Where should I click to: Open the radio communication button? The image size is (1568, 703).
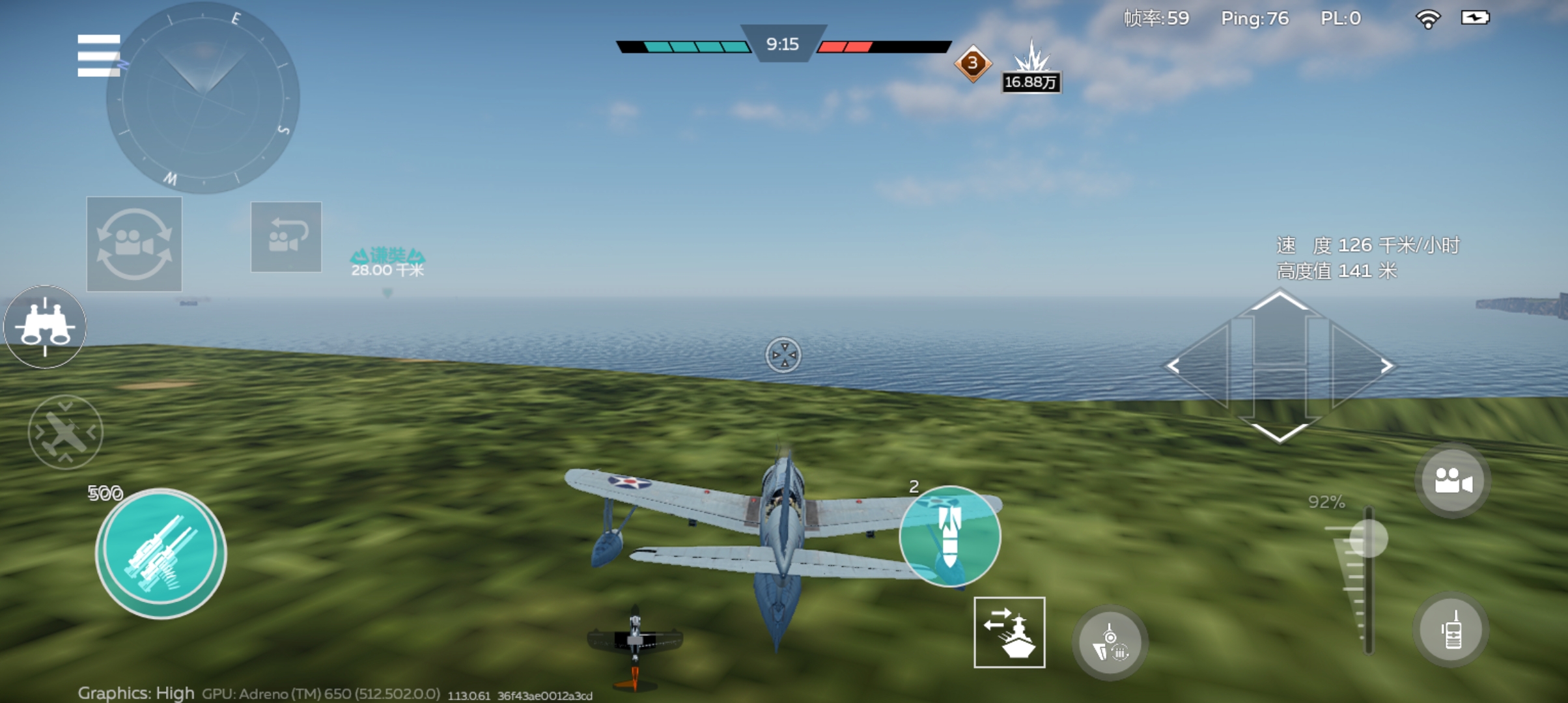click(1451, 630)
